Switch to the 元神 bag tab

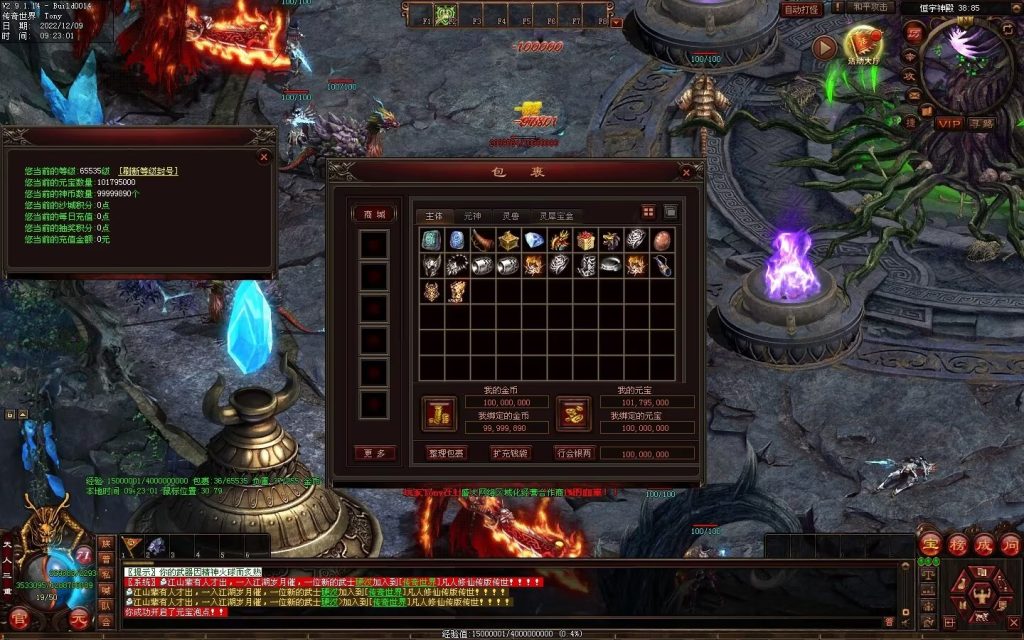(x=472, y=215)
